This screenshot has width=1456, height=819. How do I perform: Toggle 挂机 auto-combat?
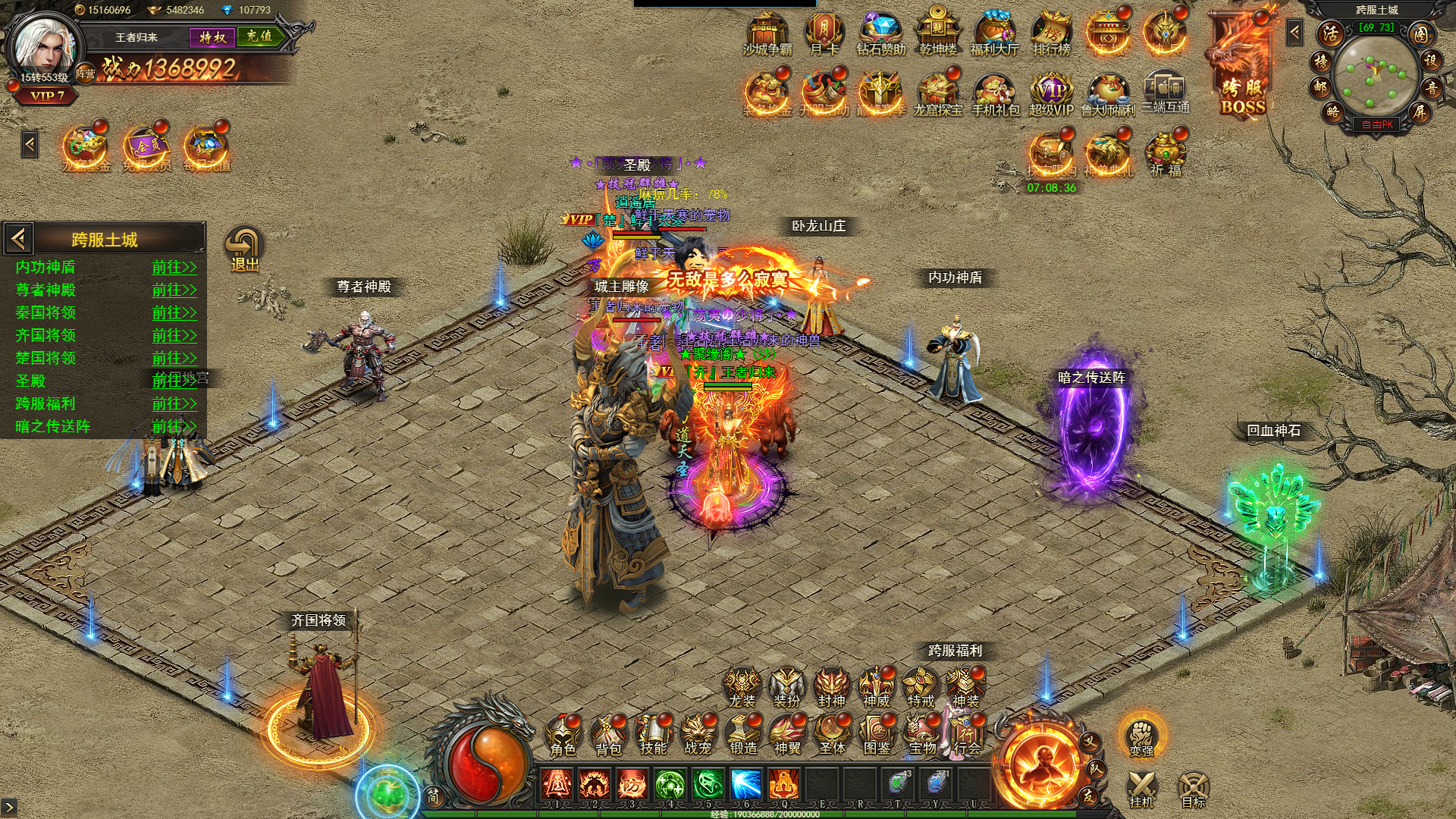[x=1141, y=789]
